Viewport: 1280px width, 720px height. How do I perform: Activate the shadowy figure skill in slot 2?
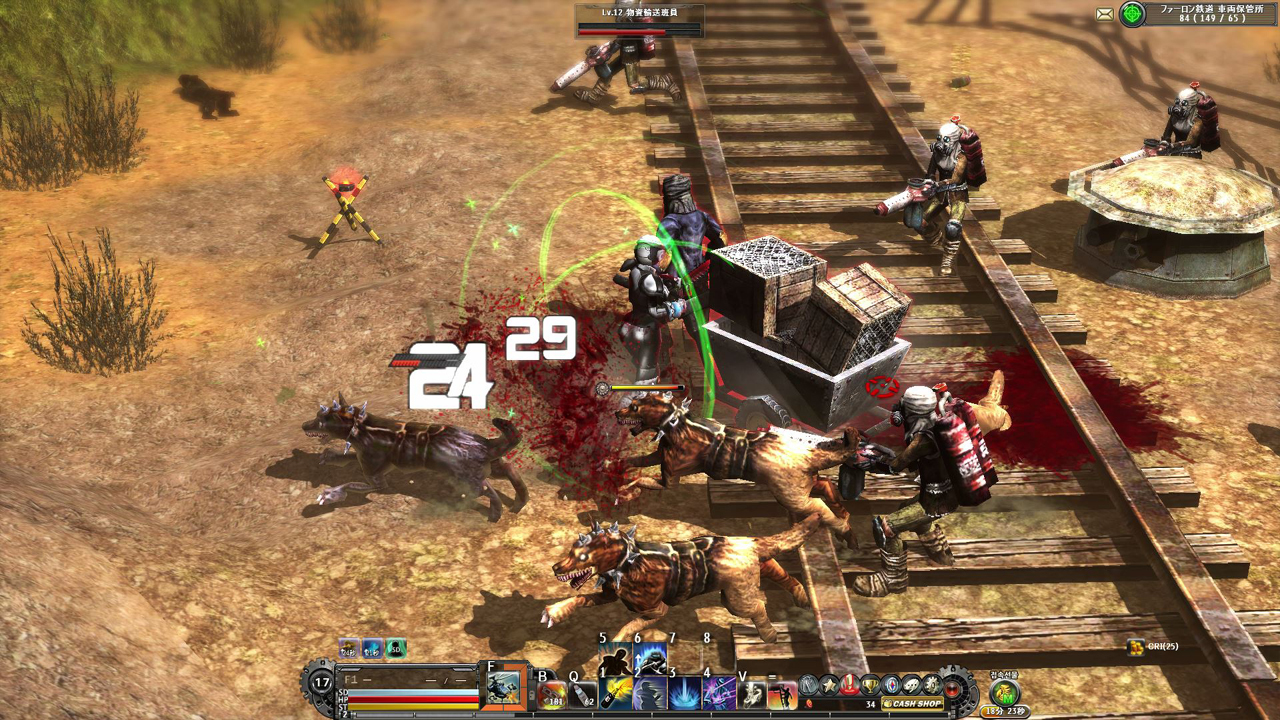(x=650, y=693)
